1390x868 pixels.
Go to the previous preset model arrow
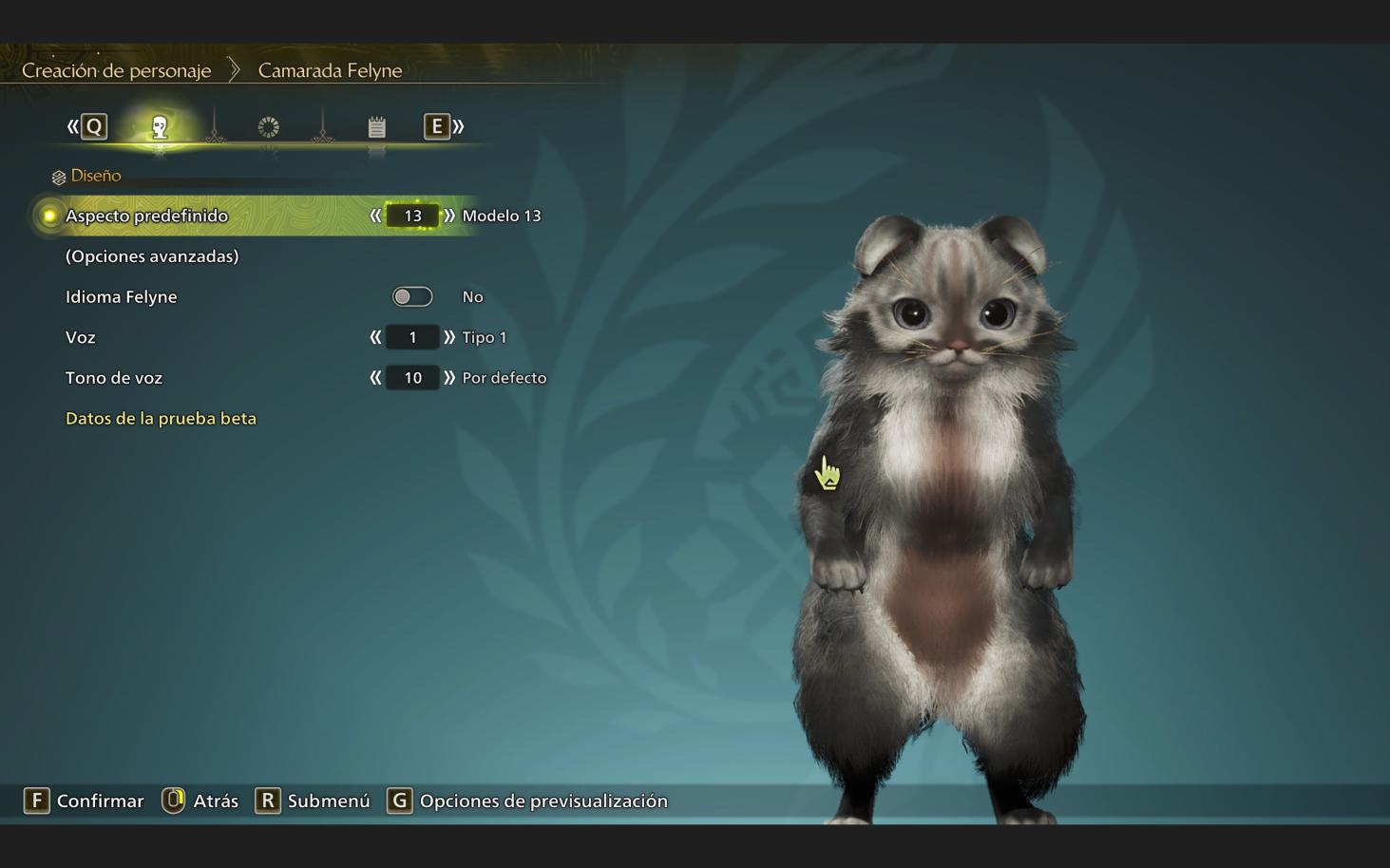click(375, 216)
